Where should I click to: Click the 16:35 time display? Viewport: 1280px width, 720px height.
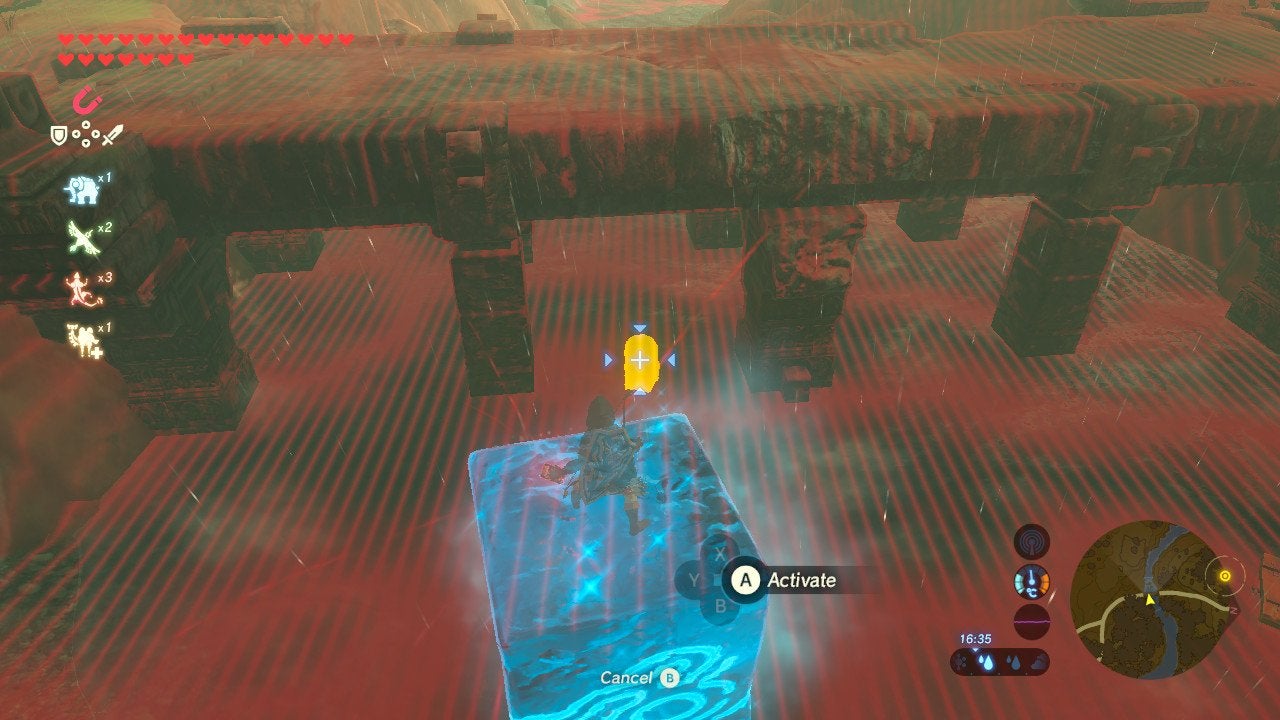click(977, 638)
